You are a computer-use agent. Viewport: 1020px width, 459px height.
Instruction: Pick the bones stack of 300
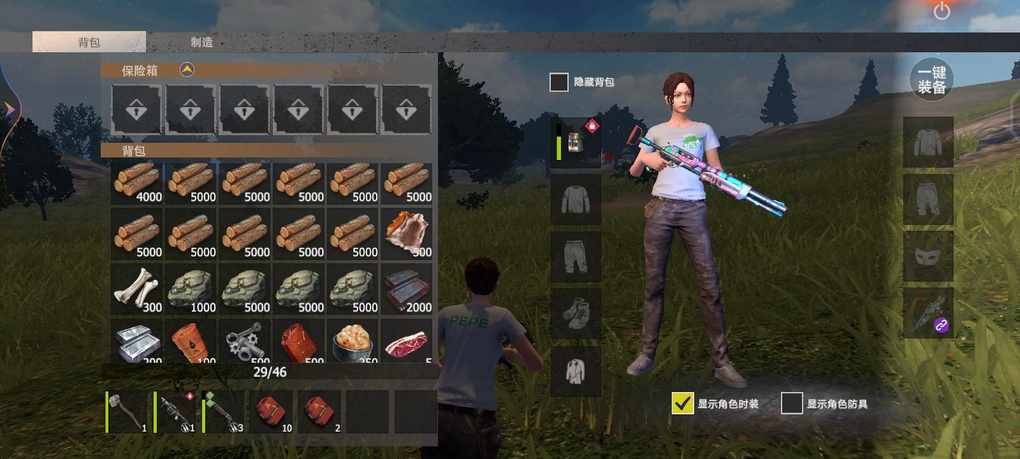click(137, 287)
